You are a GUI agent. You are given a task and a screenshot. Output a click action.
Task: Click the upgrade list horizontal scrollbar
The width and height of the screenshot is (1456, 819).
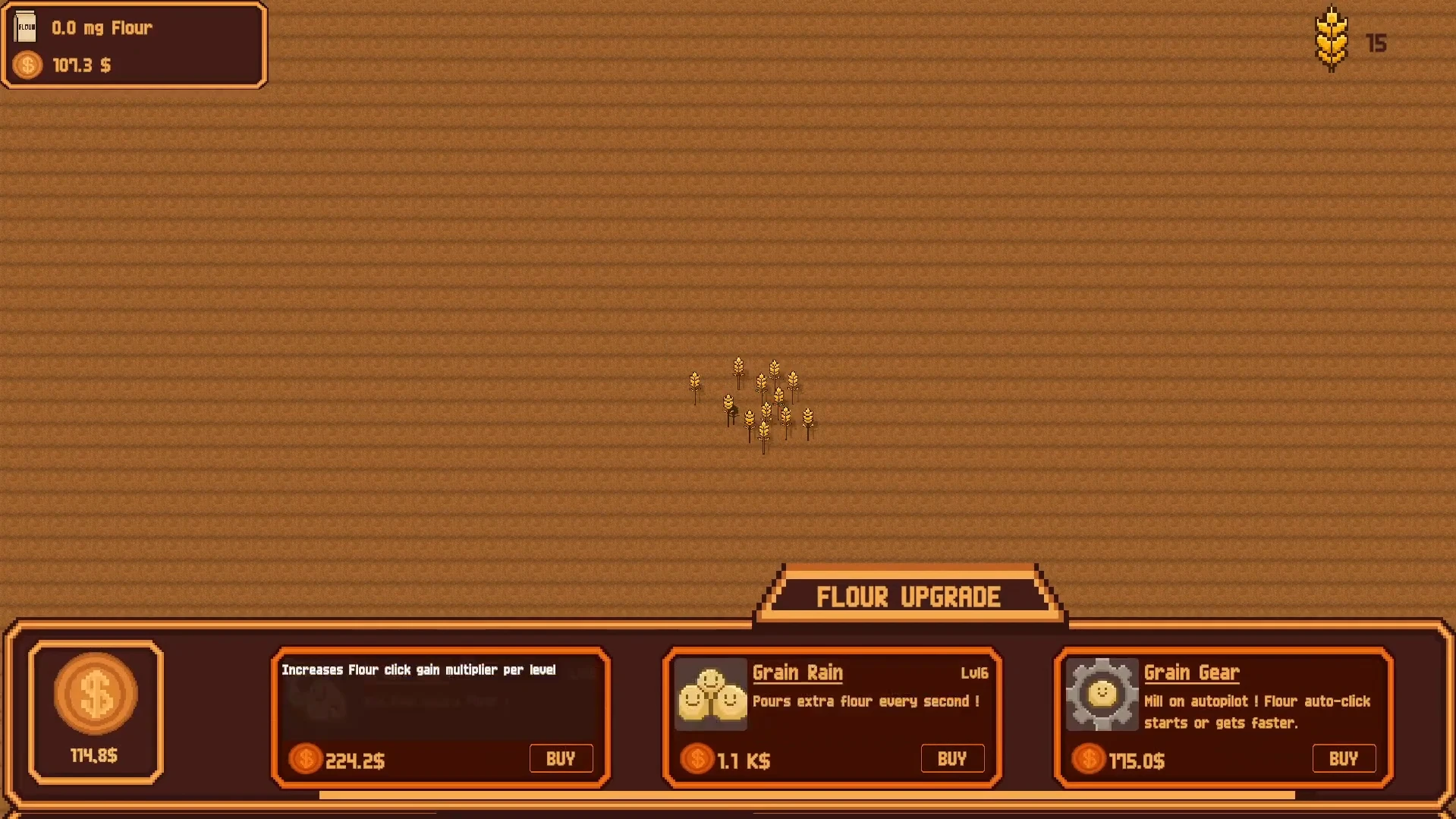(x=807, y=795)
